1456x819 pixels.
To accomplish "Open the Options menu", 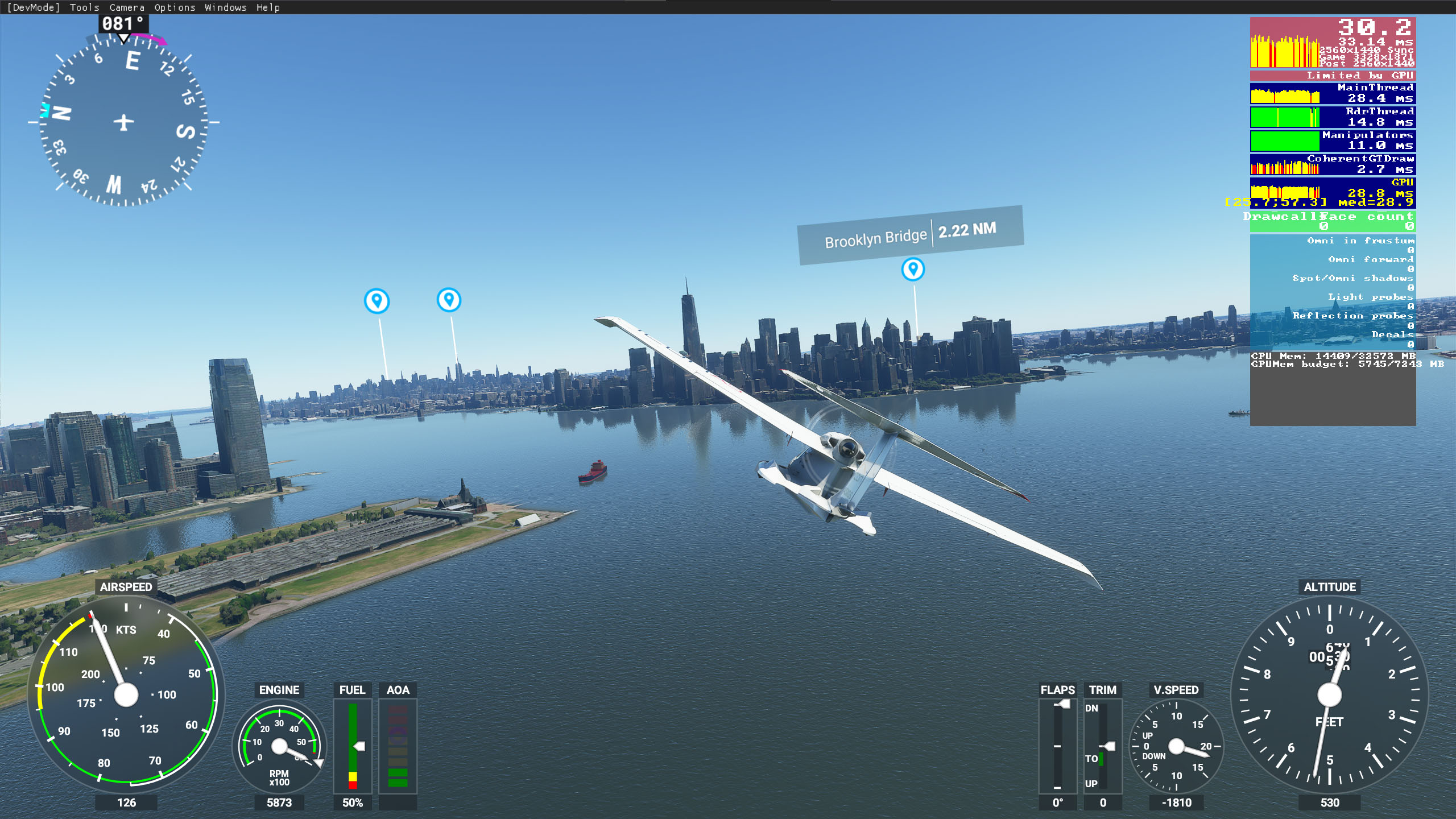I will click(175, 7).
